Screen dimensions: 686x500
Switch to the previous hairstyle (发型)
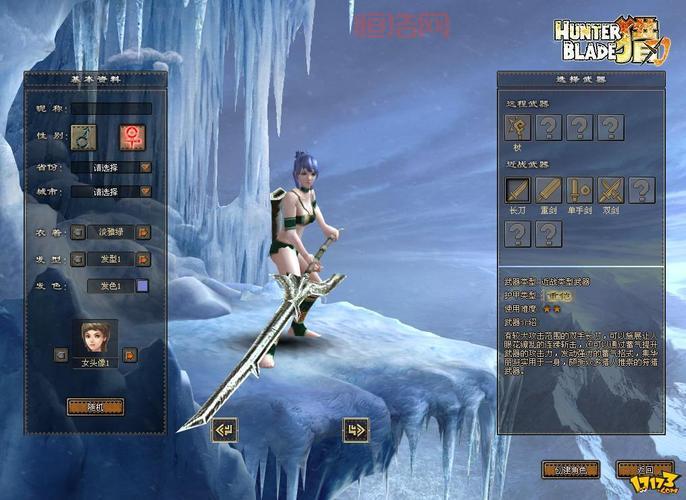click(77, 259)
